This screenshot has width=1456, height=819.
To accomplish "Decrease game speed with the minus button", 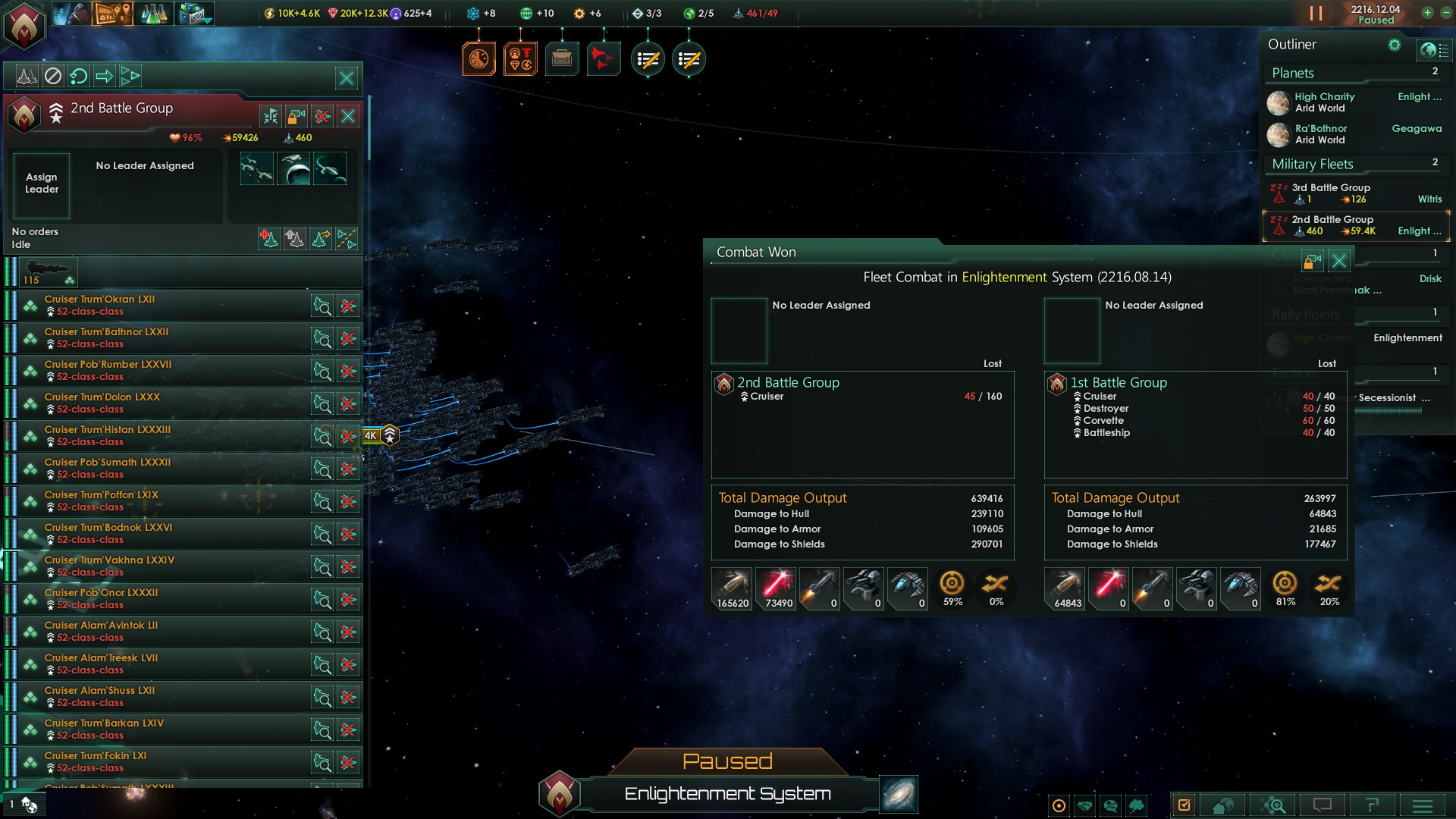I will click(x=1445, y=13).
